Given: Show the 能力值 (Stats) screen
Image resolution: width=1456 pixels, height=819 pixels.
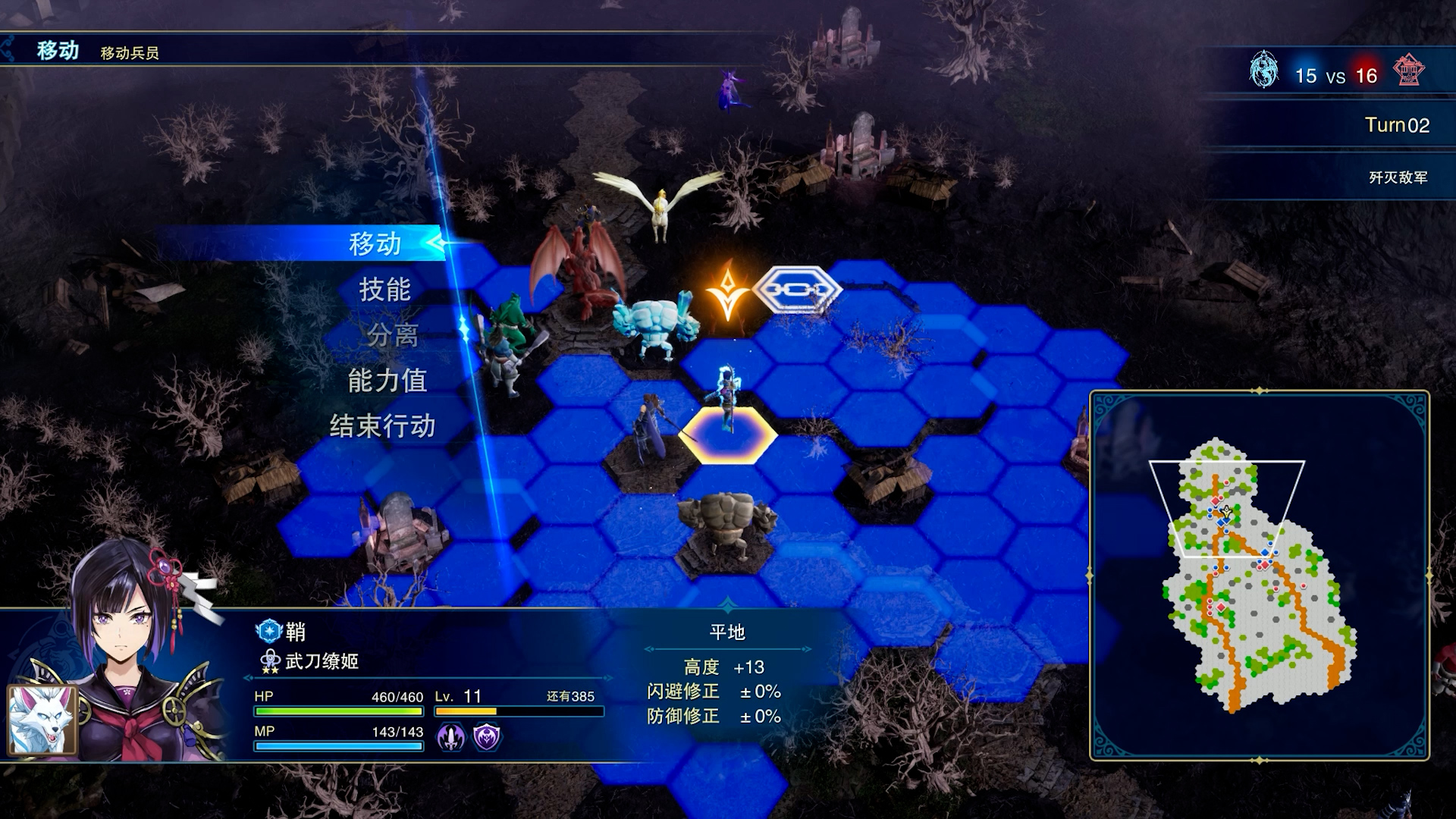Looking at the screenshot, I should click(x=387, y=380).
